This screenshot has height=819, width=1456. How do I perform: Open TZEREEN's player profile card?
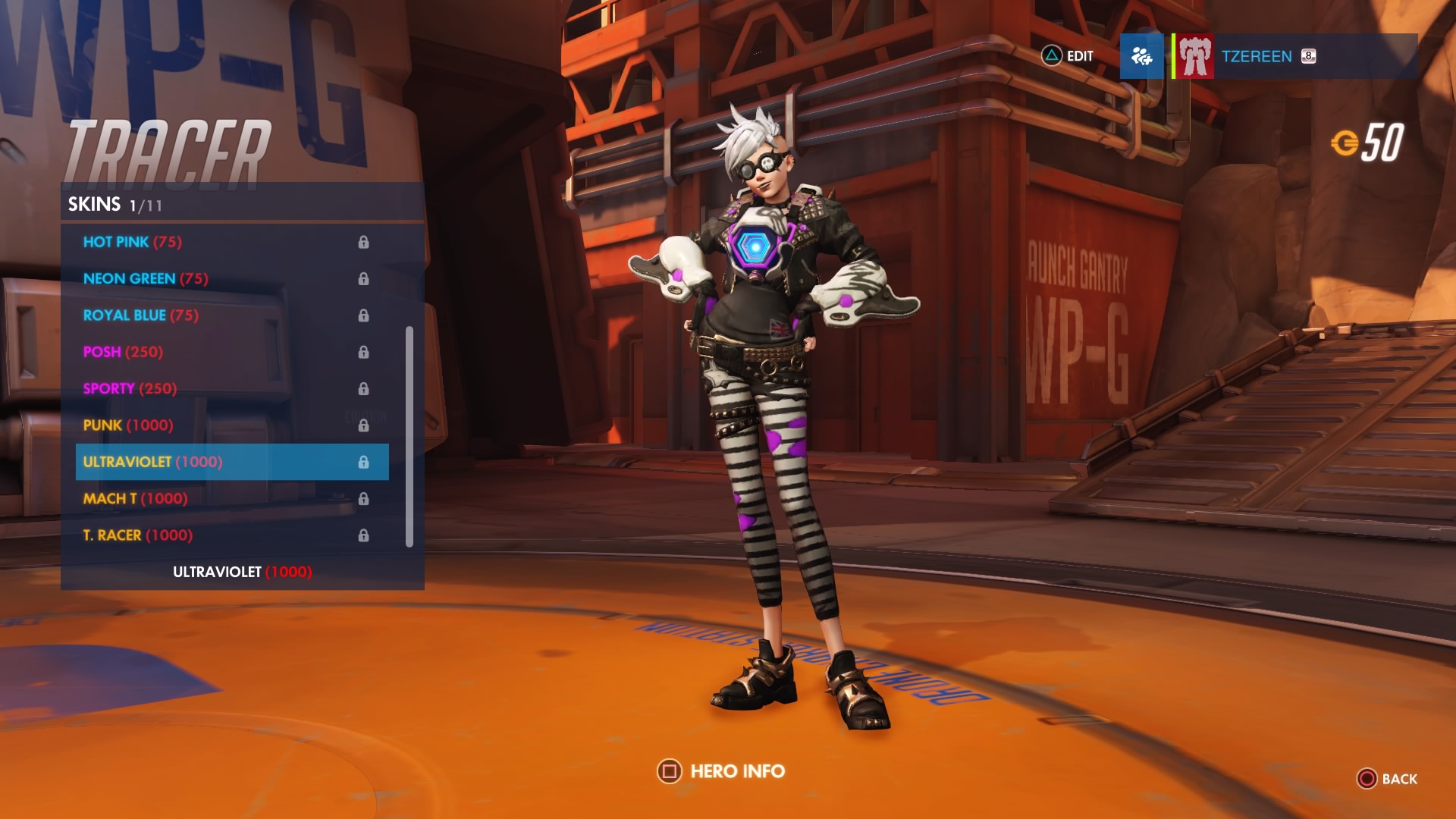coord(1294,56)
